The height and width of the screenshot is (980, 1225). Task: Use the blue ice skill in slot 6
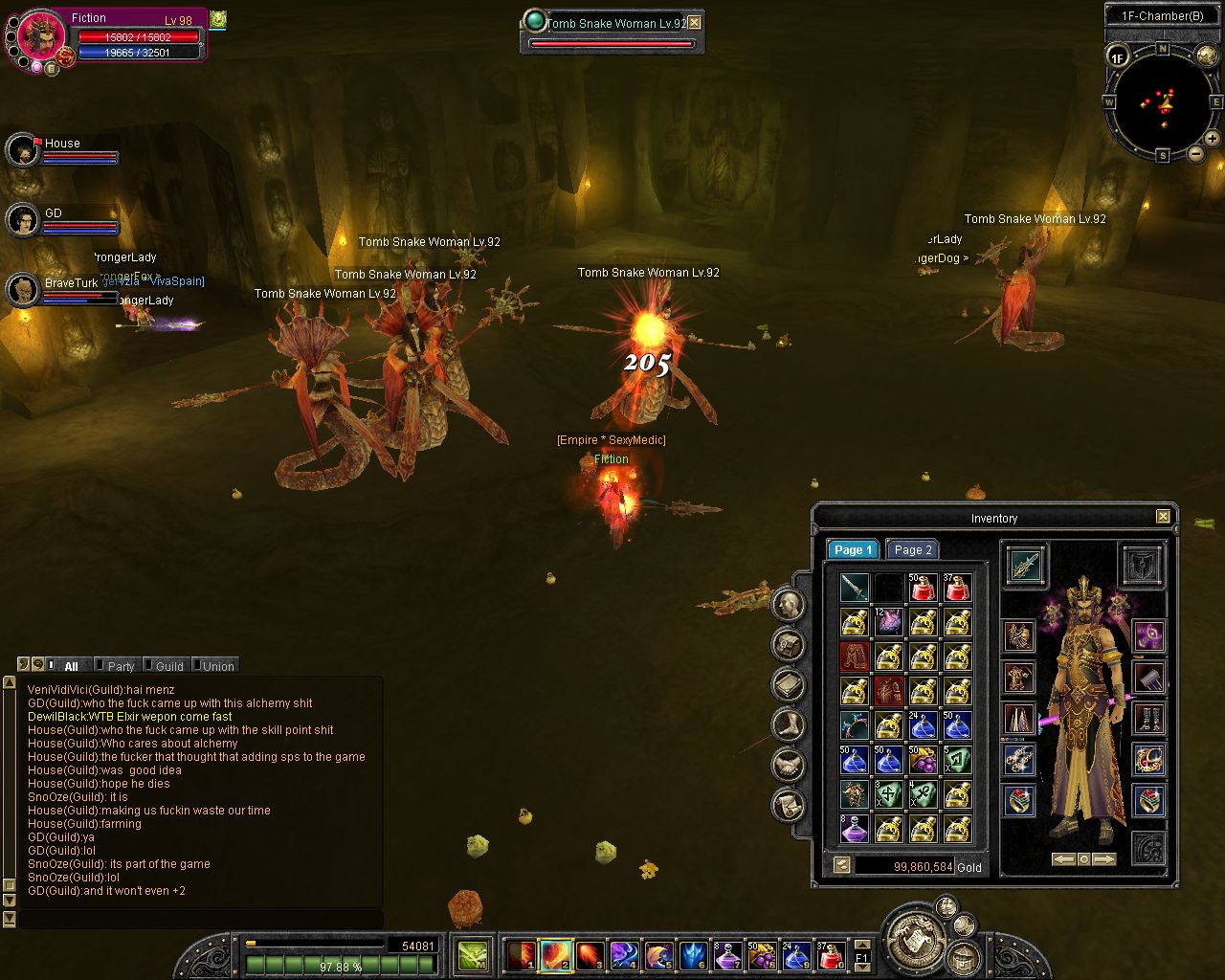point(691,954)
